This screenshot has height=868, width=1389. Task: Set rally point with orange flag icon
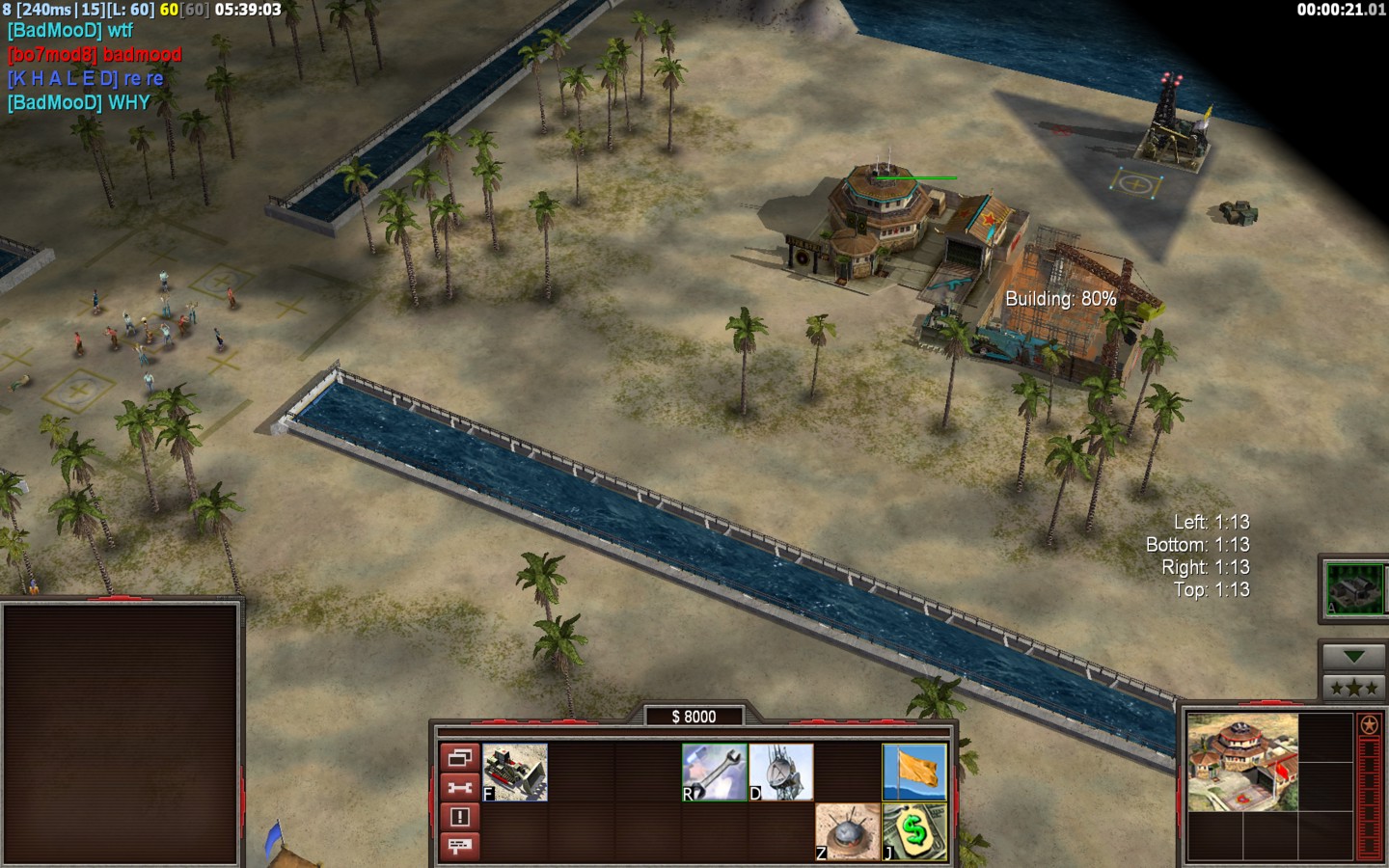coord(914,772)
